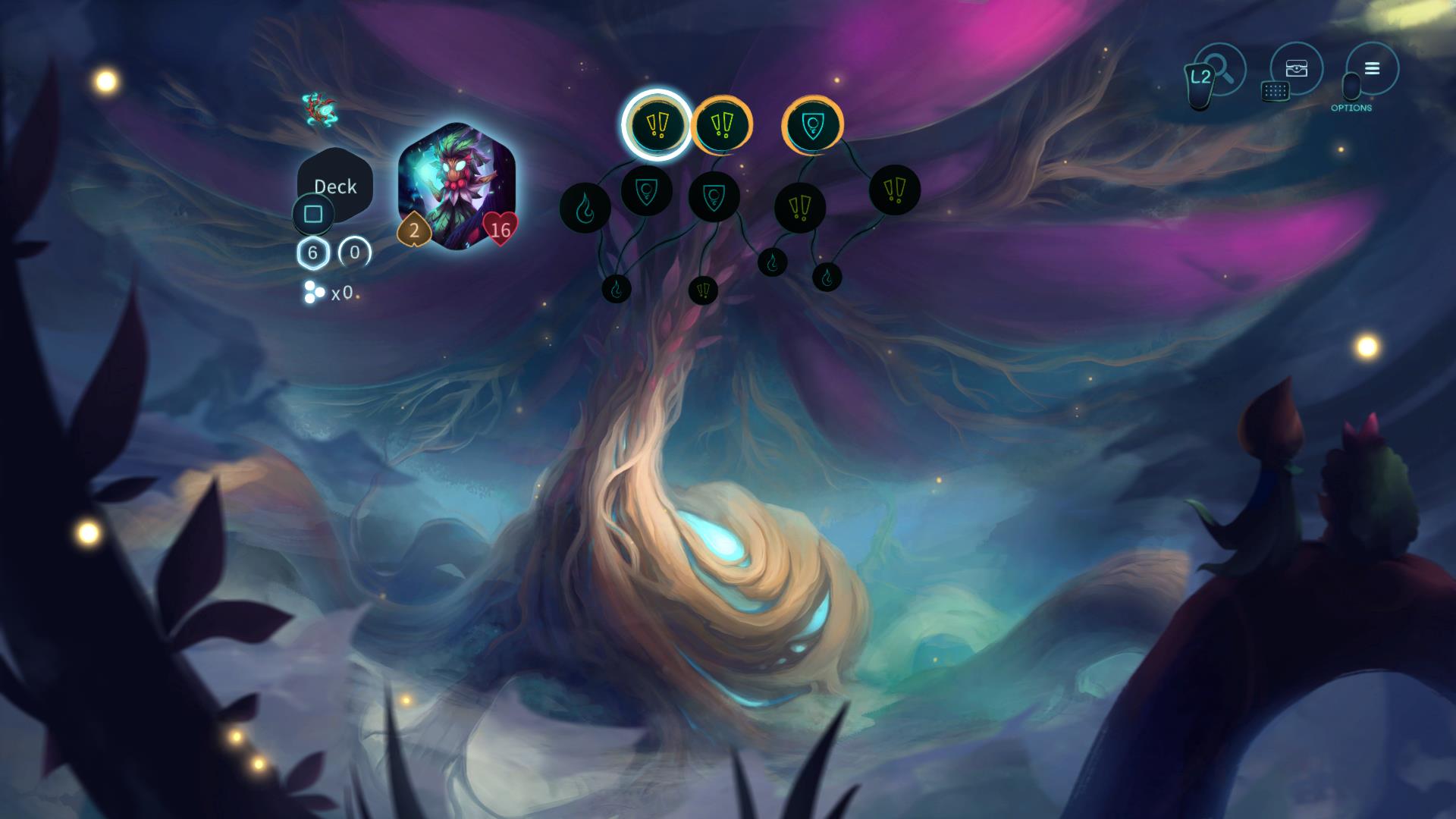Open the magnifying glass zoom view
Viewport: 1456px width, 819px height.
pyautogui.click(x=1220, y=70)
